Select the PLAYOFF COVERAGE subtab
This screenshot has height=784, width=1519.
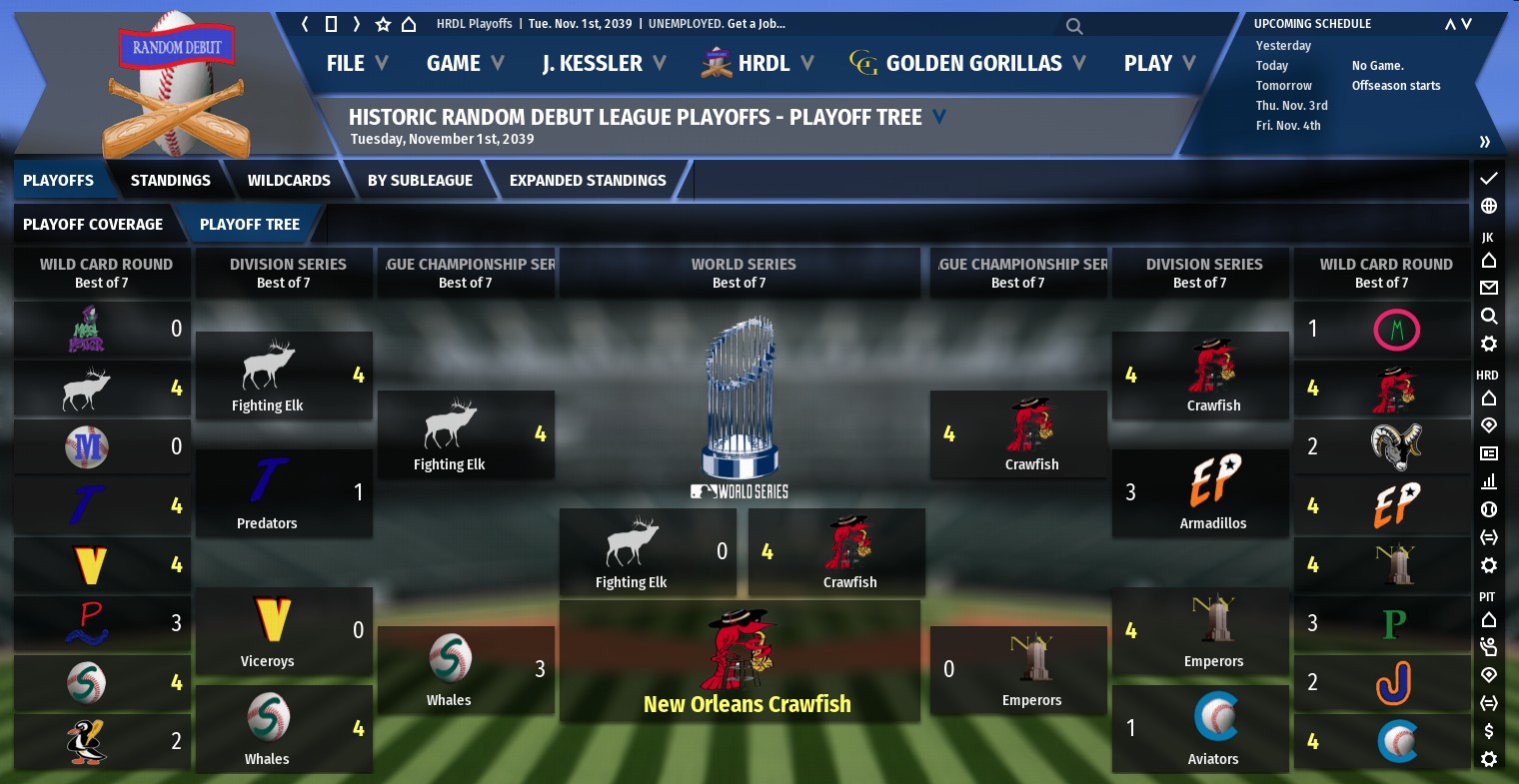(93, 224)
